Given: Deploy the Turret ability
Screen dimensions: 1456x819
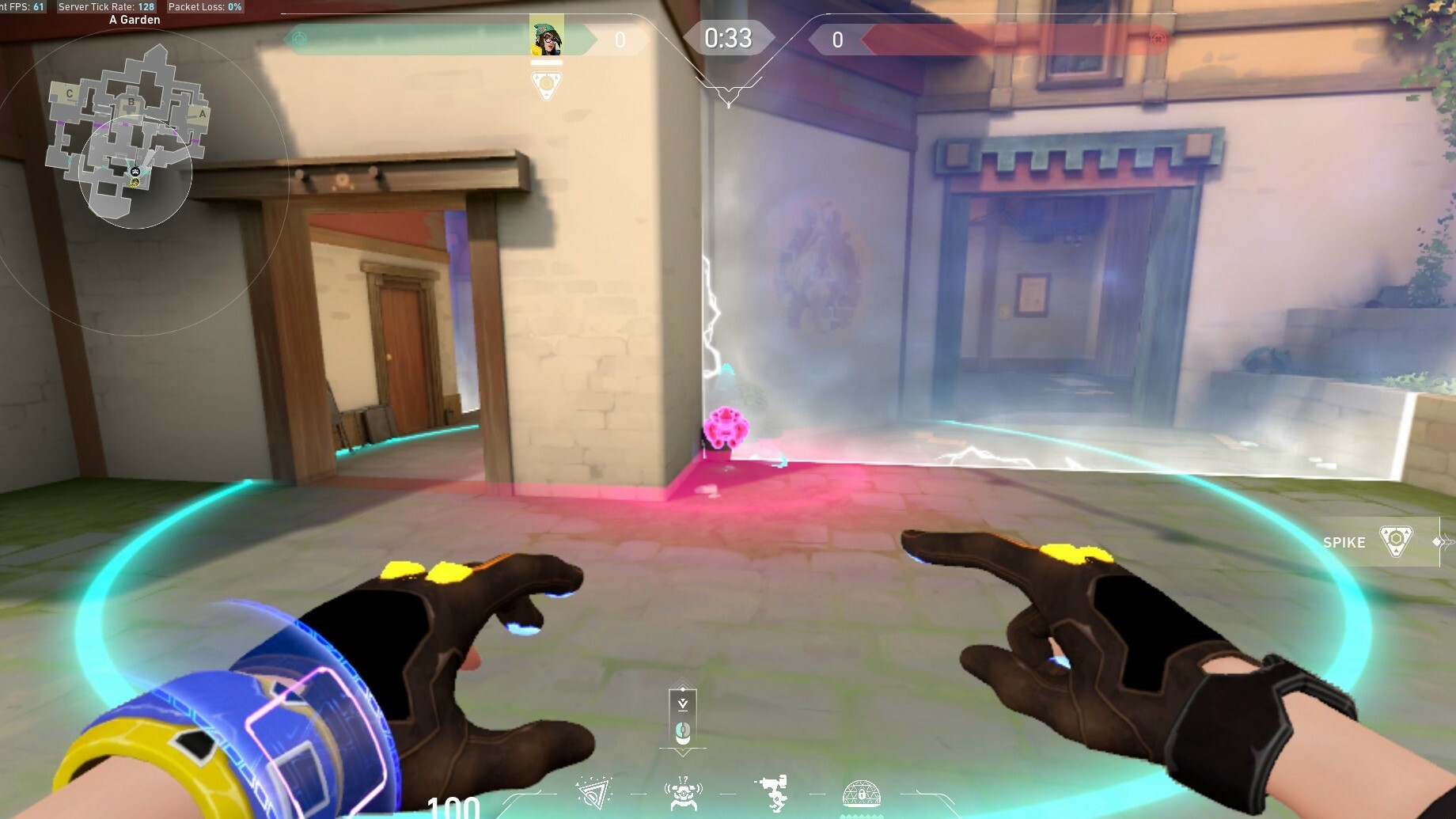Looking at the screenshot, I should [x=772, y=794].
